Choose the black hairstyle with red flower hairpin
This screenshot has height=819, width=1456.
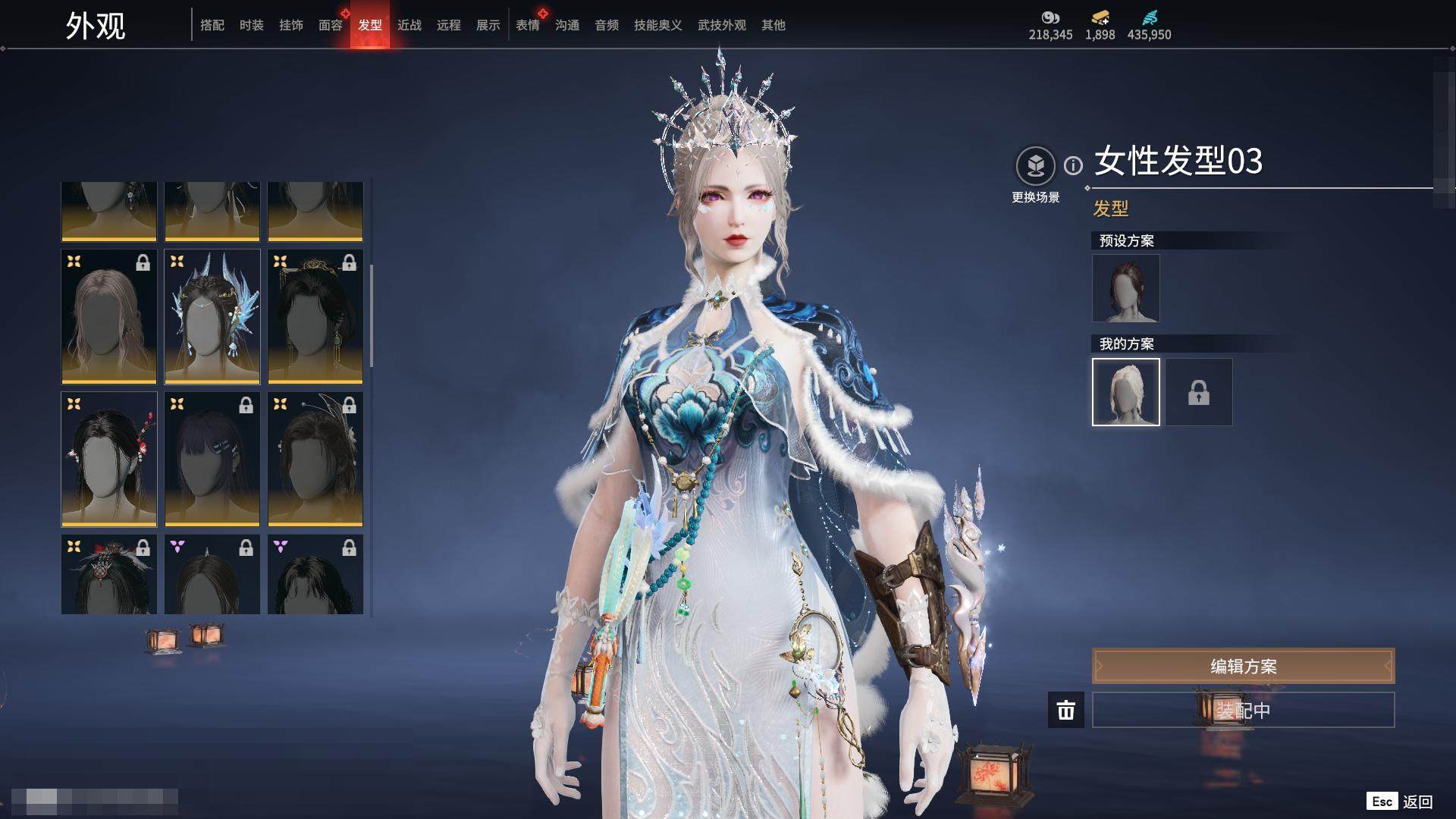coord(109,460)
